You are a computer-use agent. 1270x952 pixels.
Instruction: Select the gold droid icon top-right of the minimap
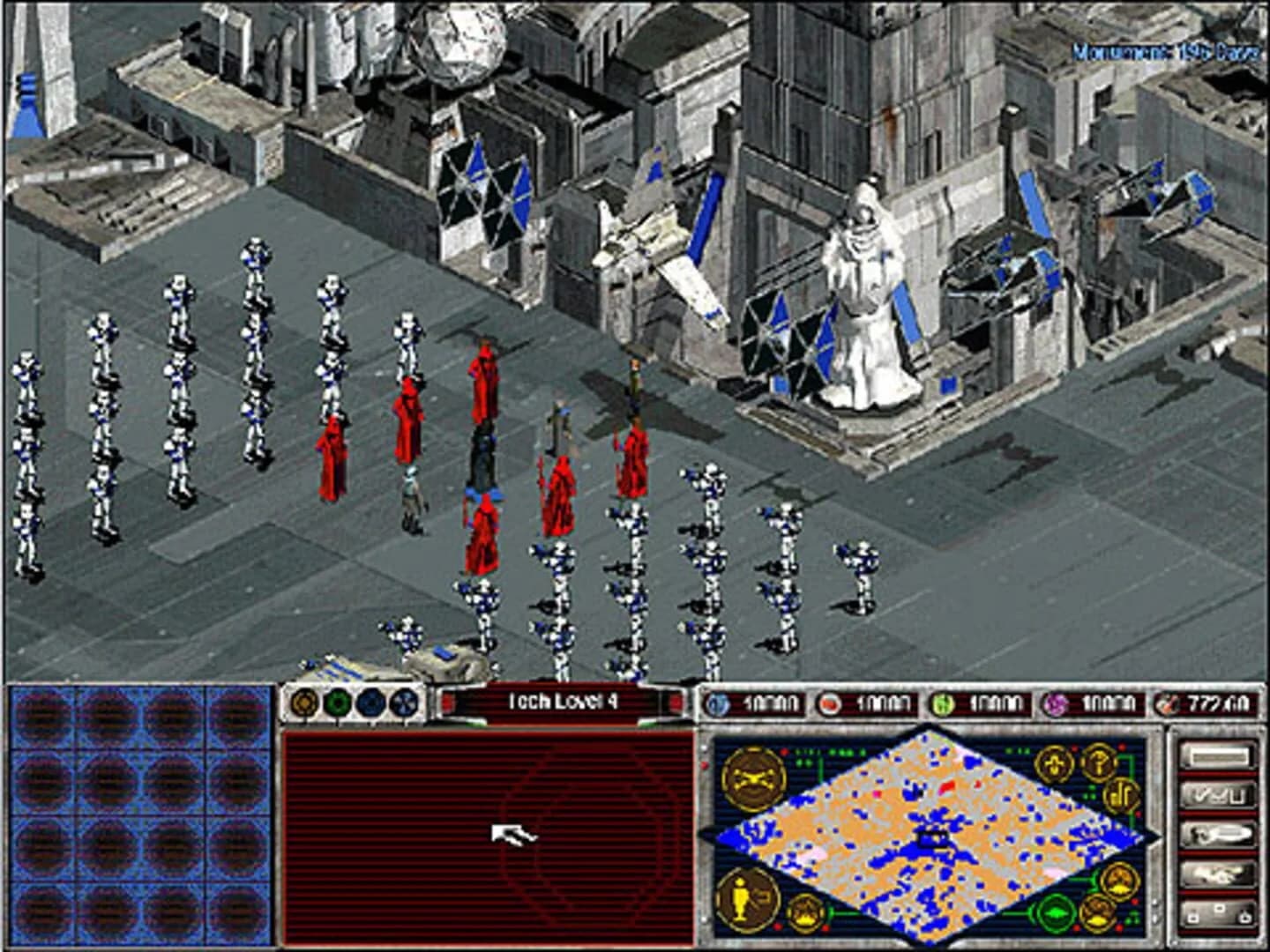click(x=1054, y=763)
